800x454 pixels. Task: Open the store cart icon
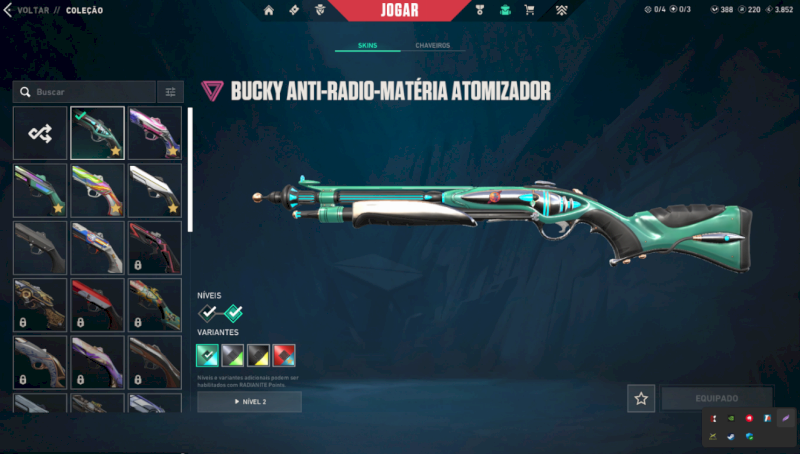(529, 10)
